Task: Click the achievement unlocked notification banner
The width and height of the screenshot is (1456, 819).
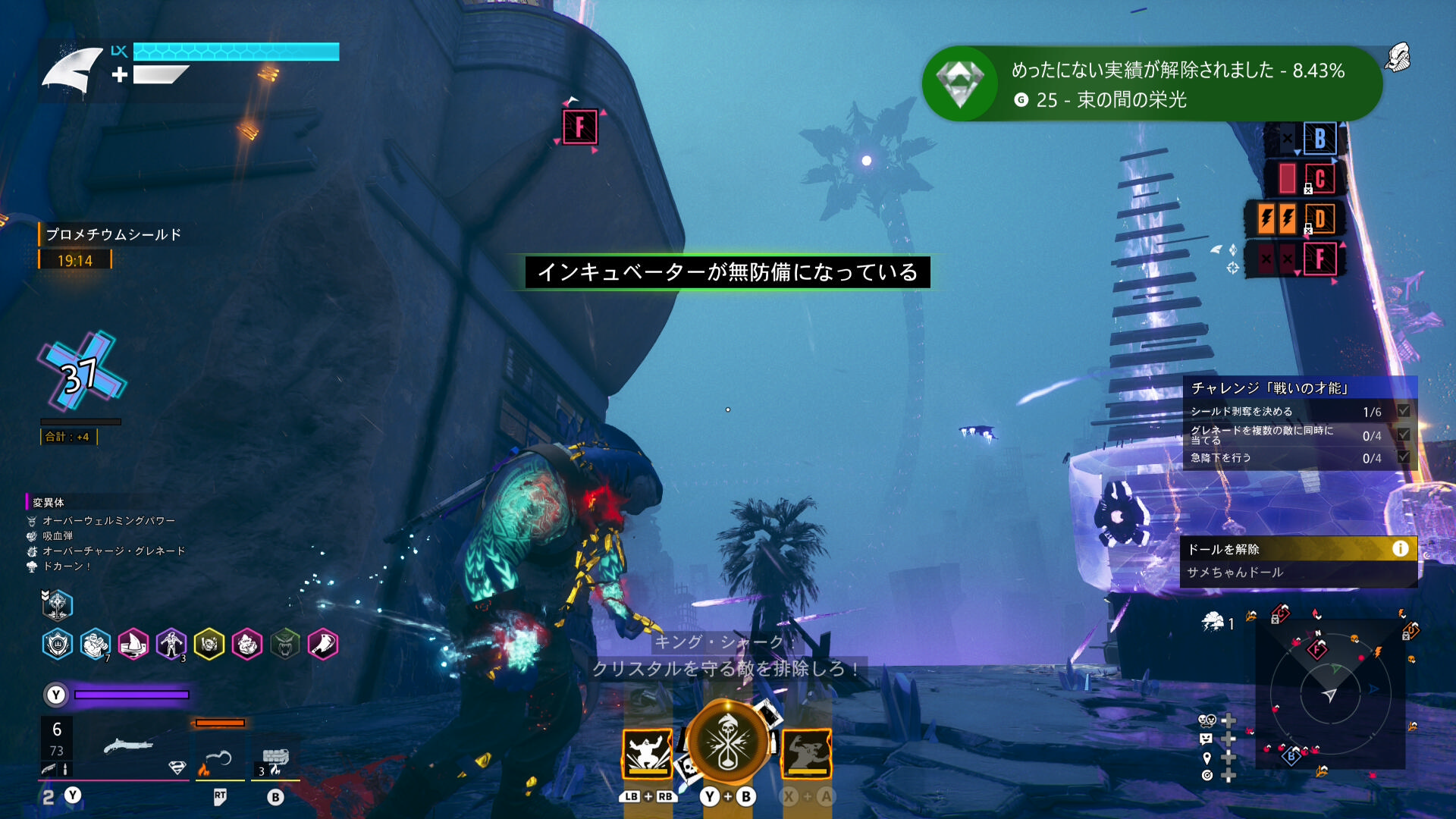Action: [x=1151, y=84]
